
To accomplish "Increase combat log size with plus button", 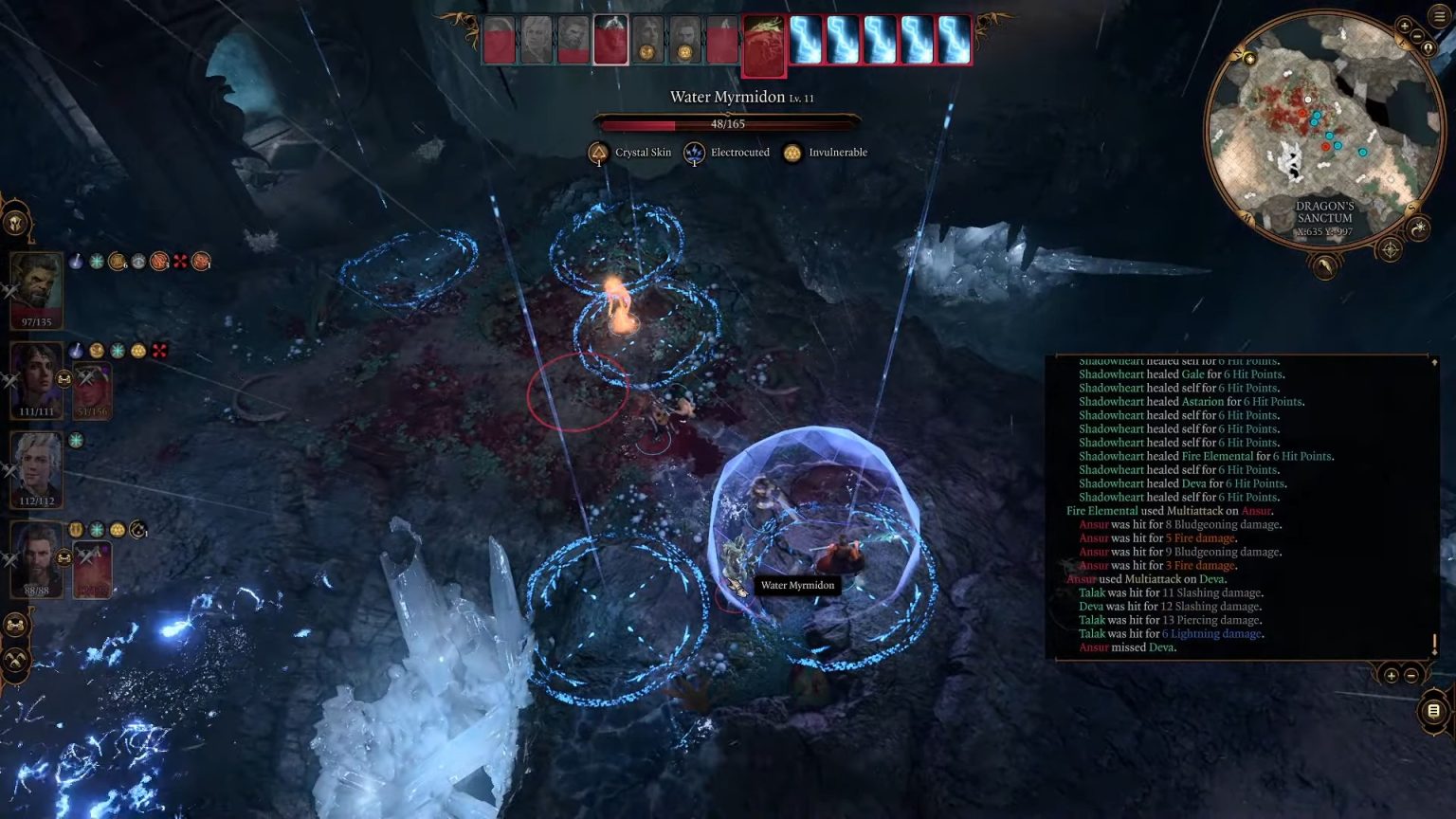I will (1391, 675).
